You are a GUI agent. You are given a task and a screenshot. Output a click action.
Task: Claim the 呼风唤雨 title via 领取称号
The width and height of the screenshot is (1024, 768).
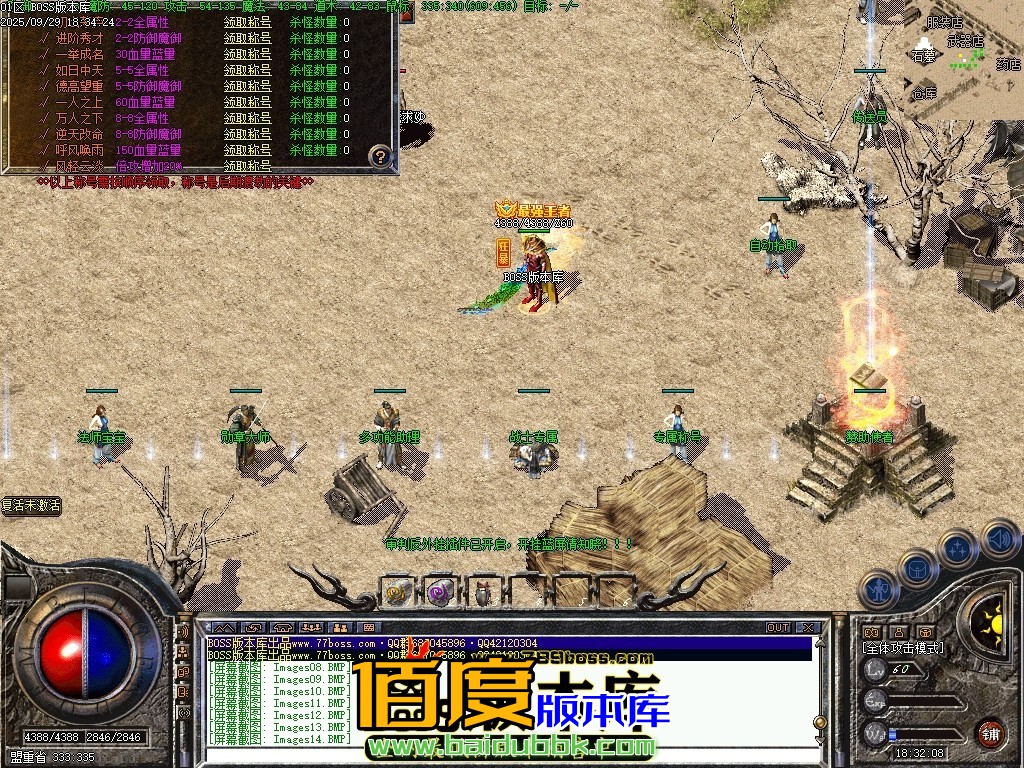coord(247,150)
